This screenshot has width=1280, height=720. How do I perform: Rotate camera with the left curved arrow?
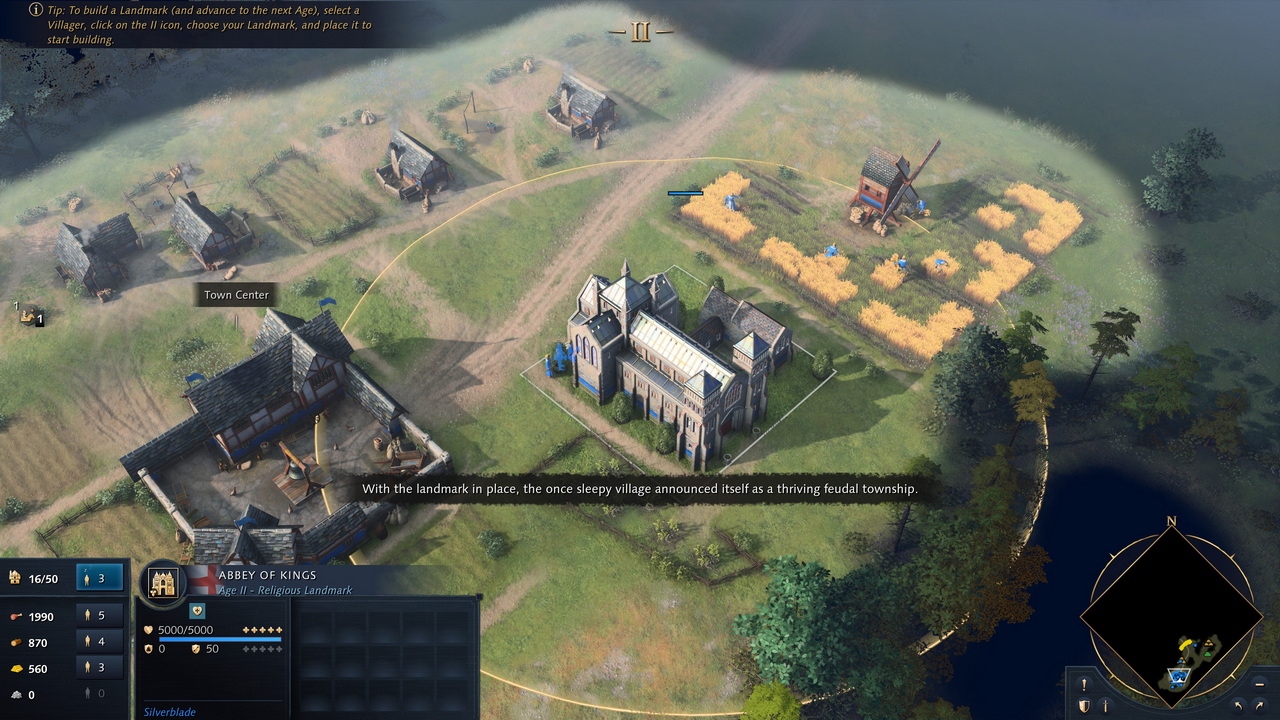coord(1238,706)
